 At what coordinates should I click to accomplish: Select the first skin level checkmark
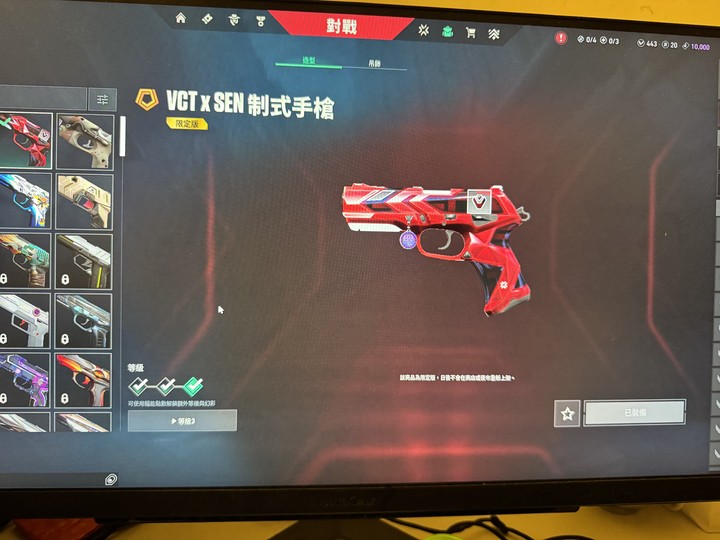139,385
